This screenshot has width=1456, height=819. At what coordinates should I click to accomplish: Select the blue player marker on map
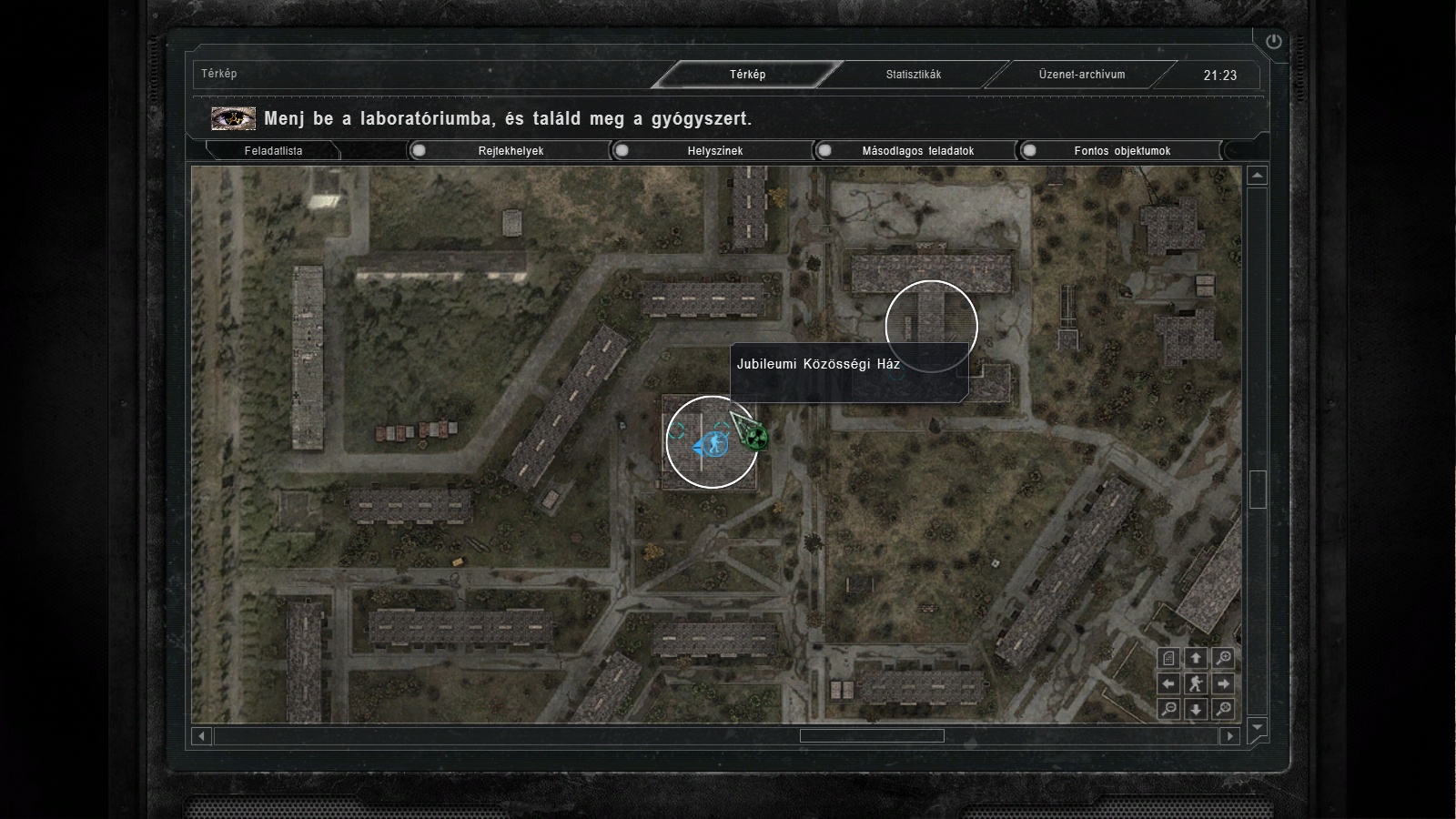[711, 445]
